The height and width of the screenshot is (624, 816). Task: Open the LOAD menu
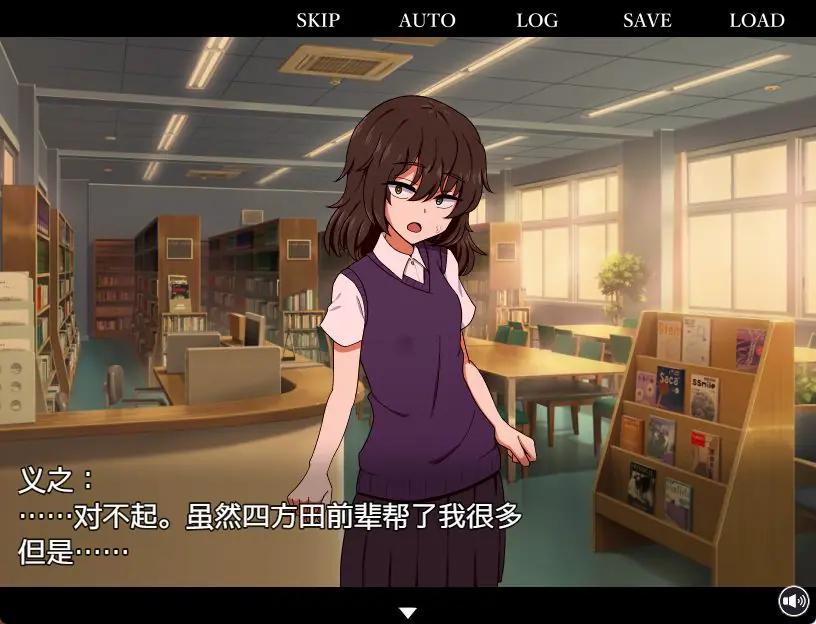click(x=757, y=20)
